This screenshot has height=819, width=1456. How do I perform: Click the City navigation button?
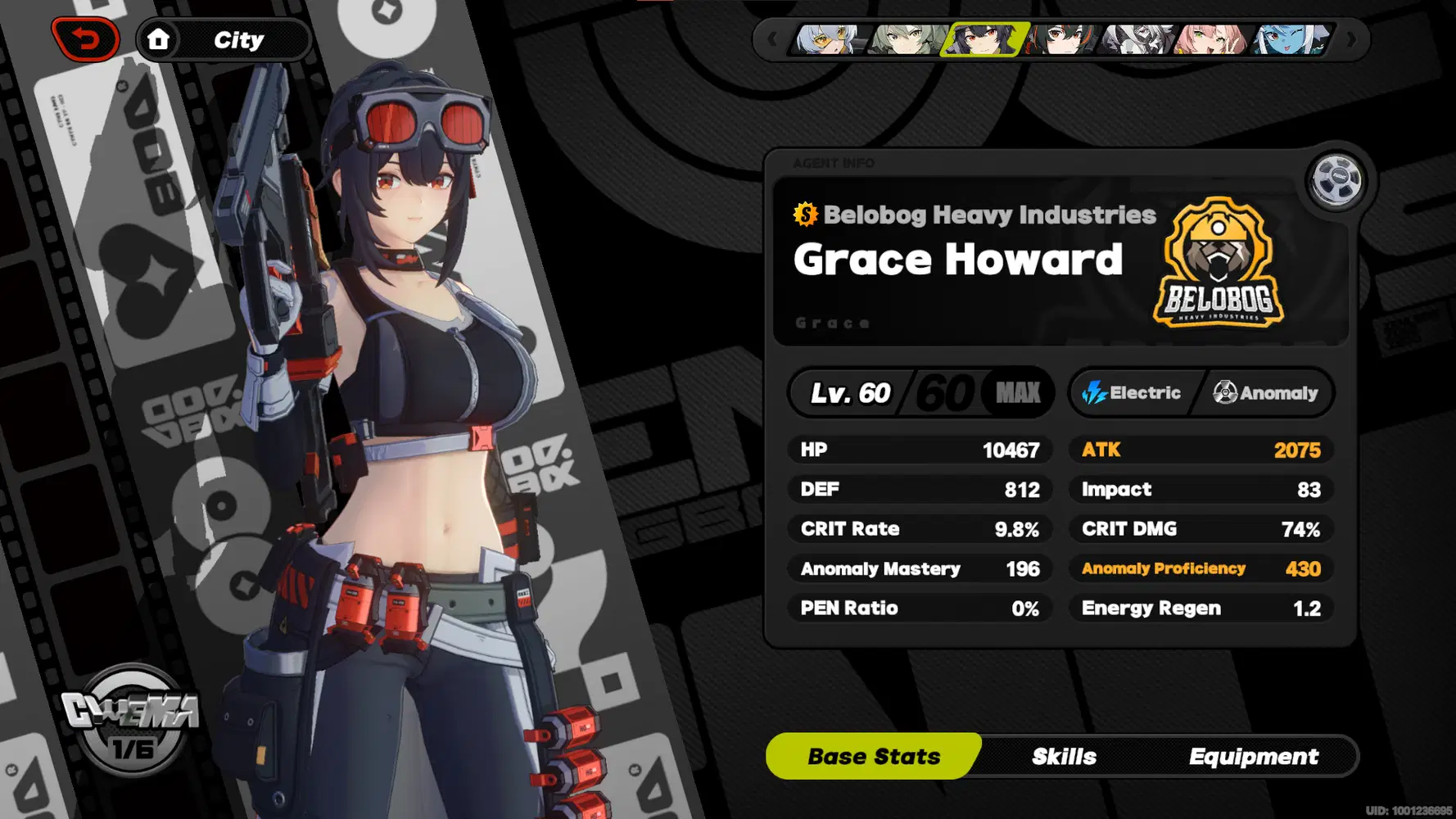point(237,38)
